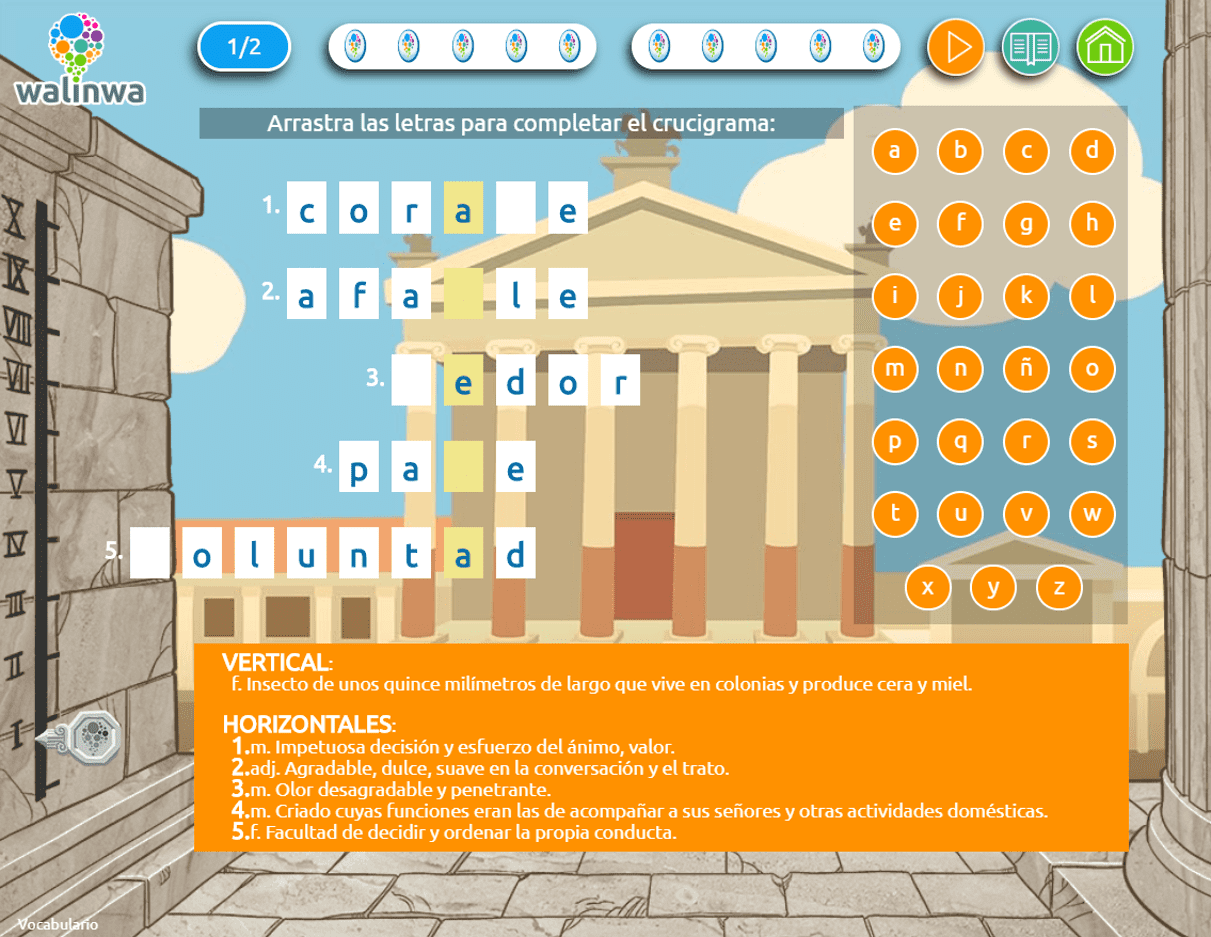Screen dimensions: 1211x937
Task: Select the letter 'q' tile
Action: pos(960,441)
